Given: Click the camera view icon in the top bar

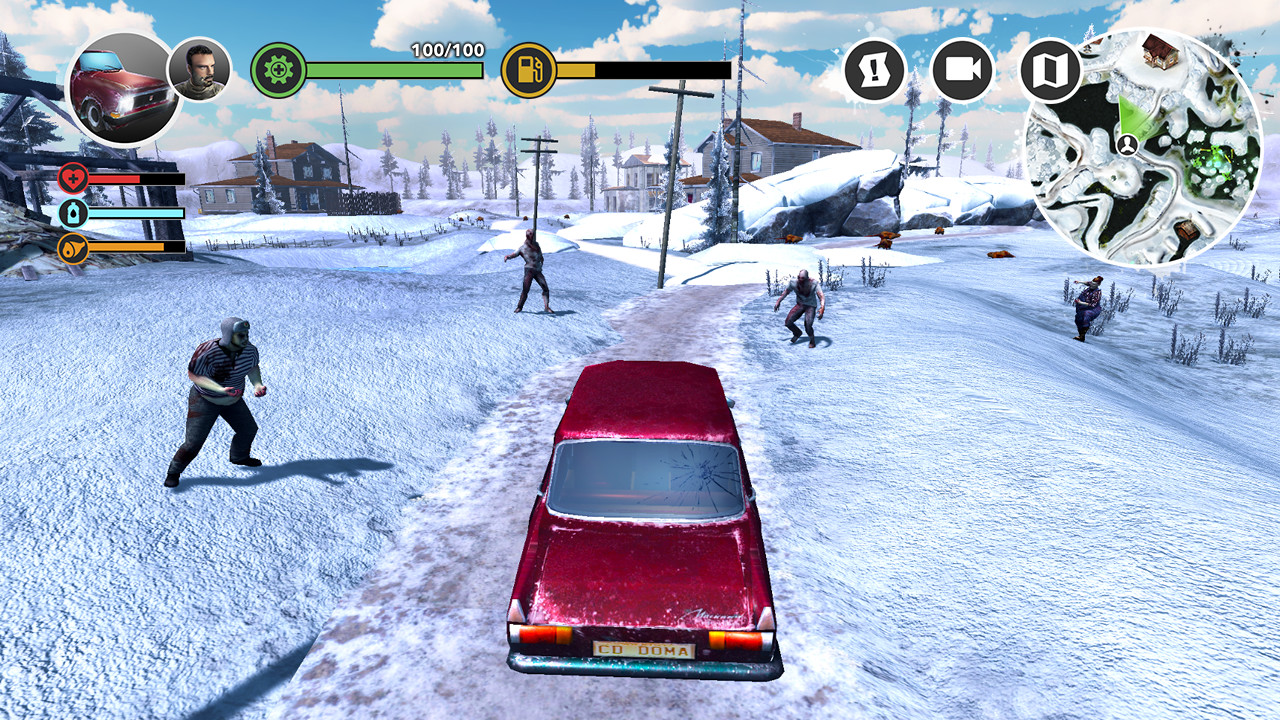Looking at the screenshot, I should (961, 69).
